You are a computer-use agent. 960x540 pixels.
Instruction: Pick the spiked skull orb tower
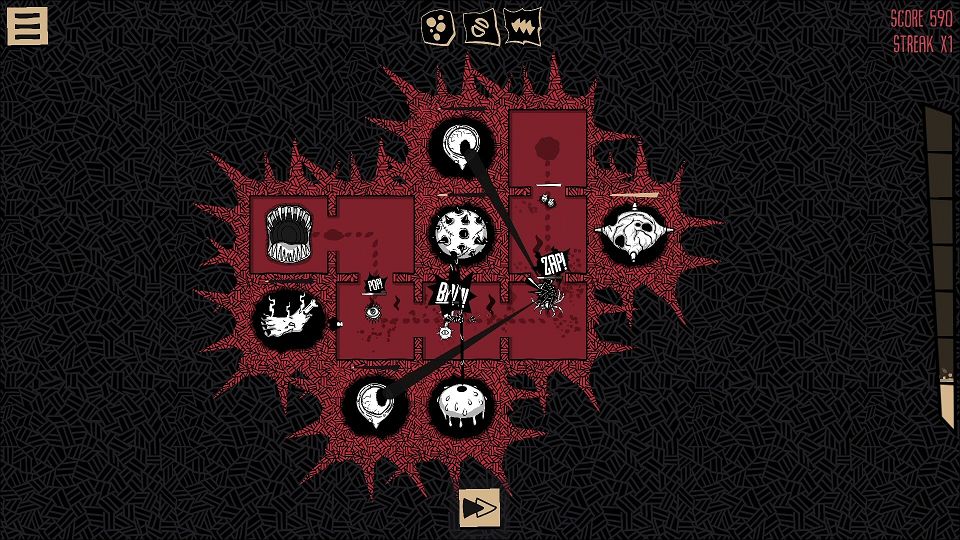tap(633, 232)
